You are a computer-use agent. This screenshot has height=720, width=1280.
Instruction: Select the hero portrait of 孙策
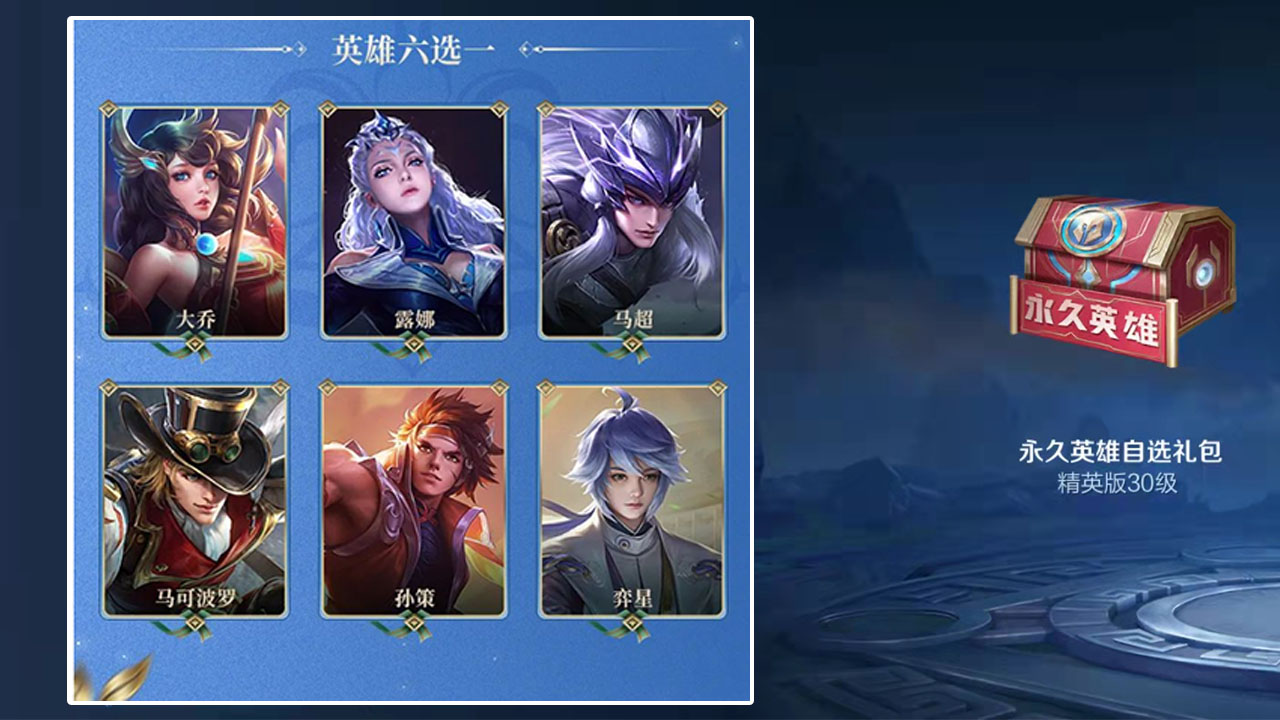coord(413,500)
